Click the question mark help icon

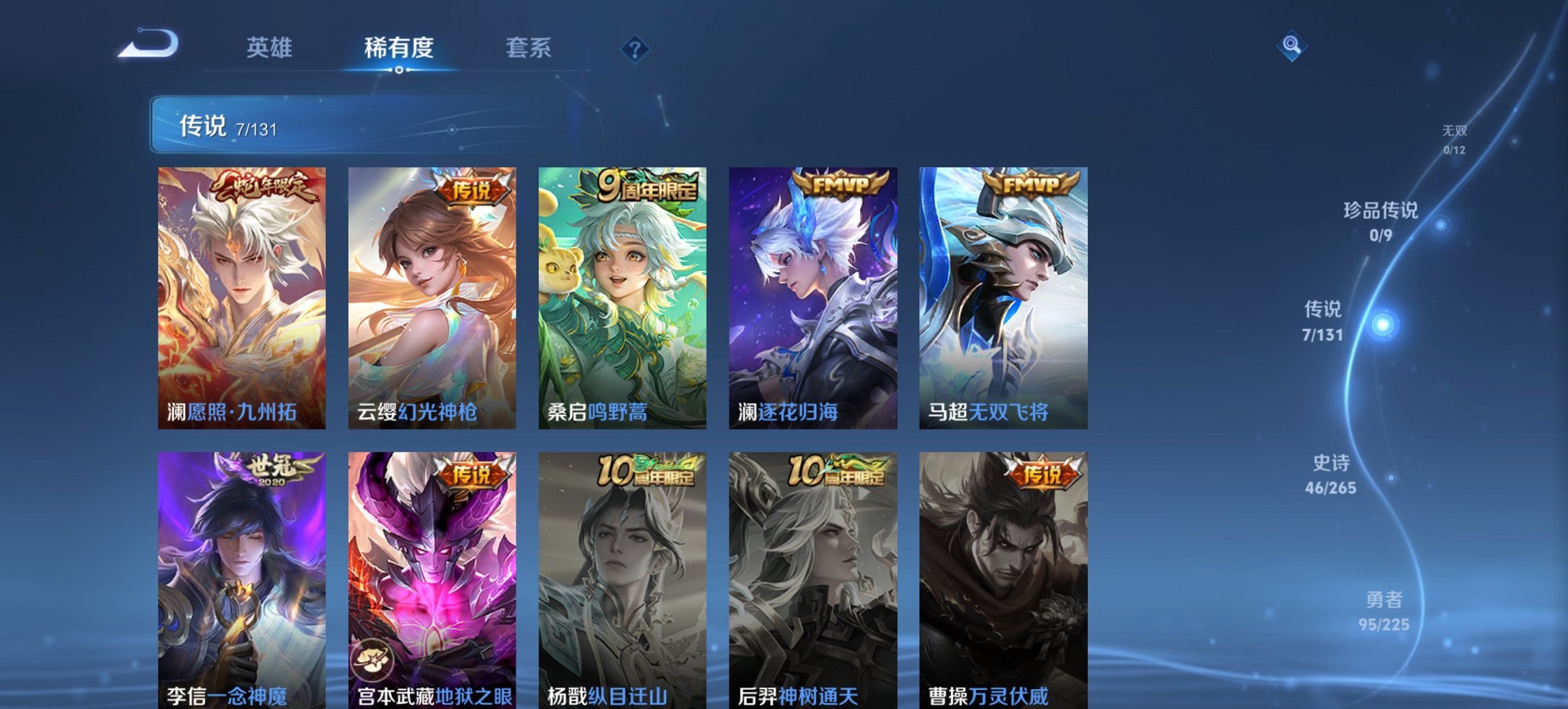[635, 48]
